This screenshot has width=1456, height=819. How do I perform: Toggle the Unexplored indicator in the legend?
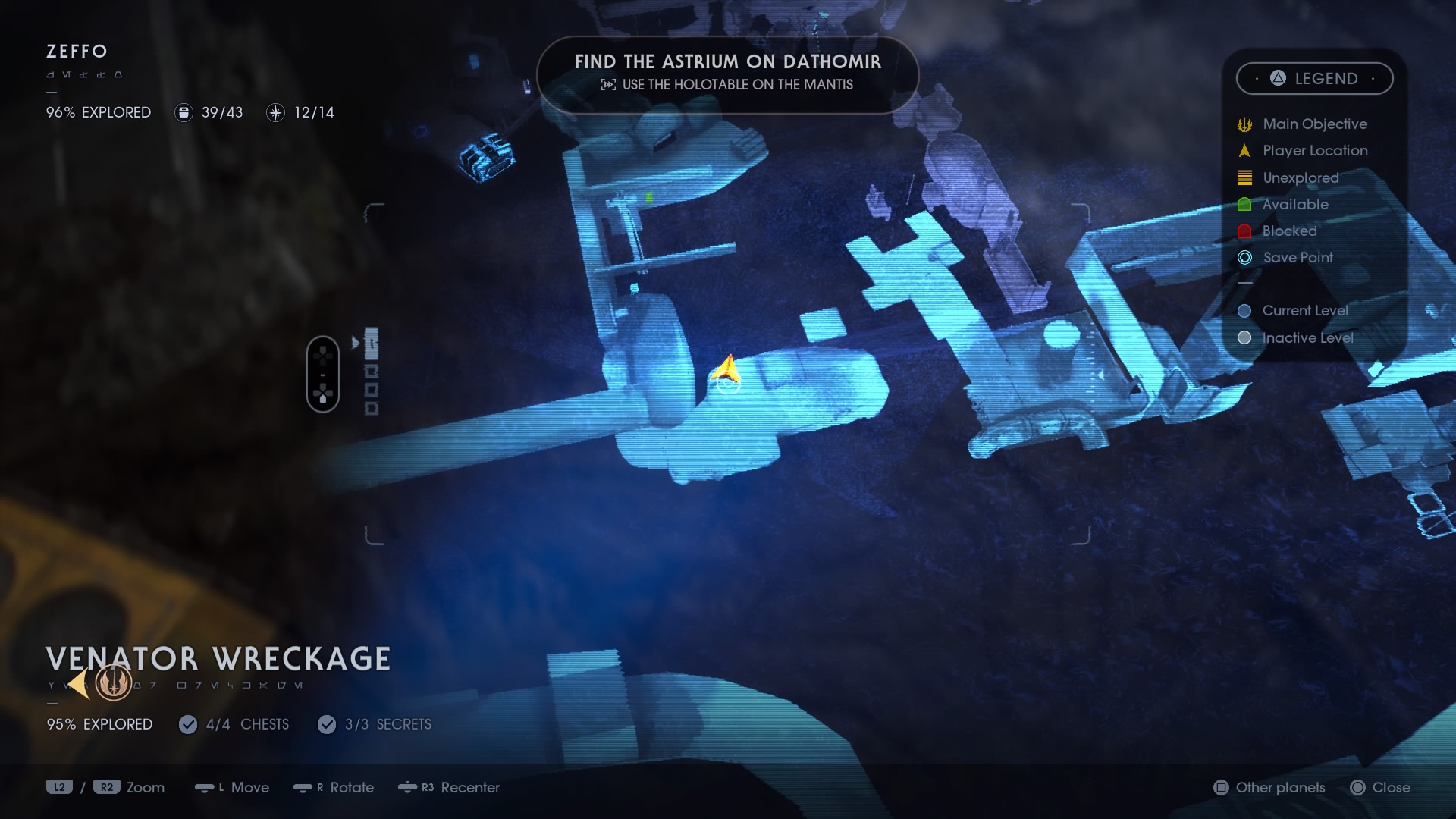click(x=1244, y=177)
